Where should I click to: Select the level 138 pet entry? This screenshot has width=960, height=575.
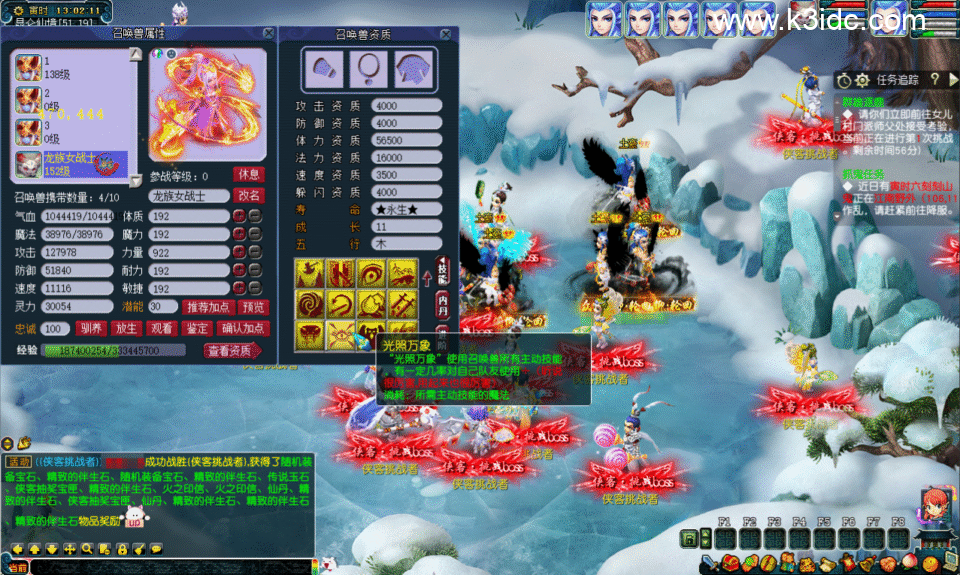pos(70,68)
